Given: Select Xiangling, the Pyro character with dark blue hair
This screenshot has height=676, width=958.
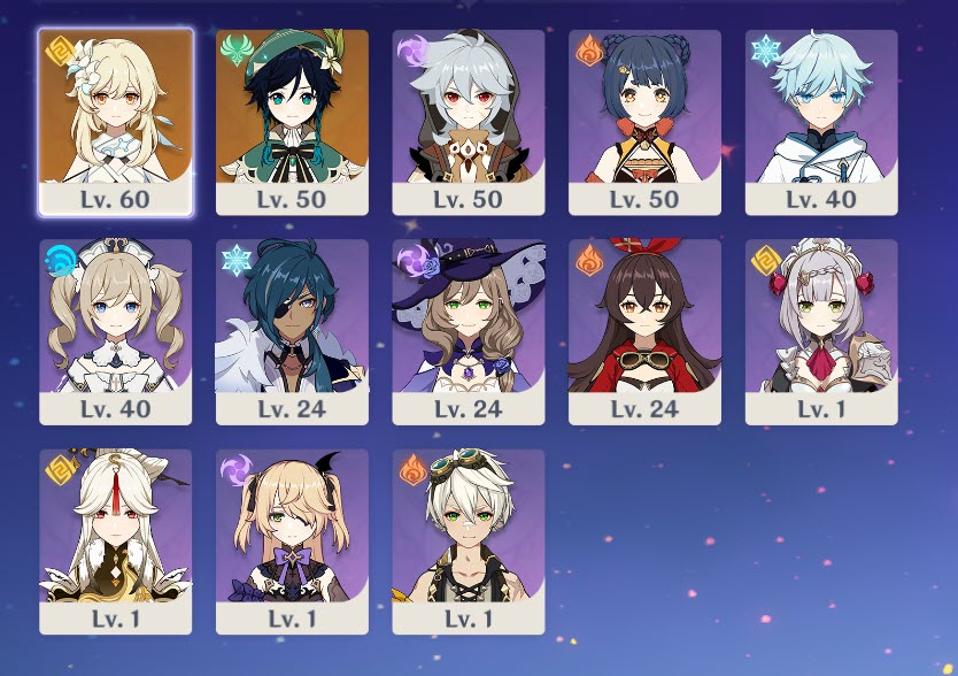Looking at the screenshot, I should (x=645, y=121).
